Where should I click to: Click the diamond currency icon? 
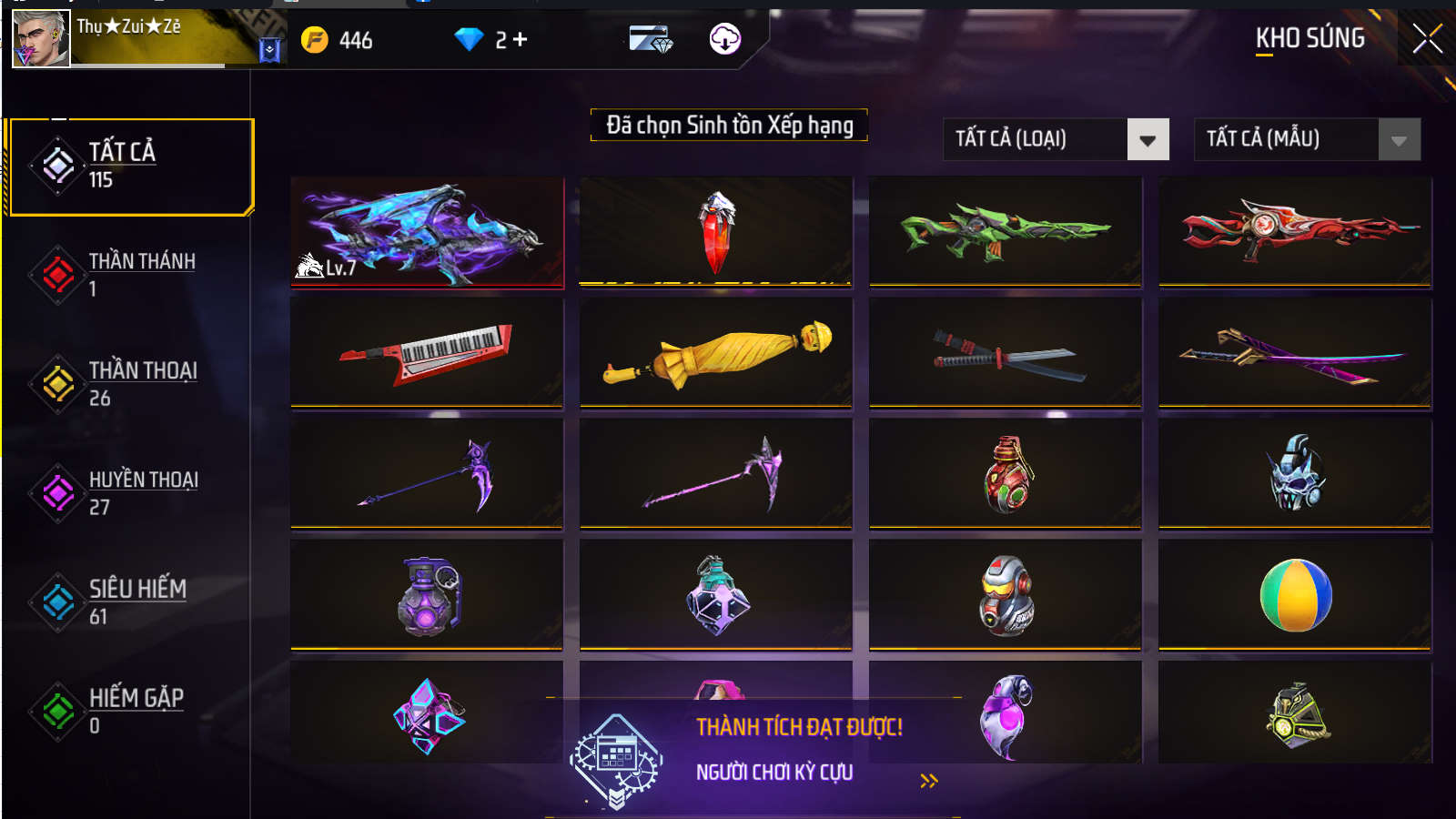tap(470, 38)
